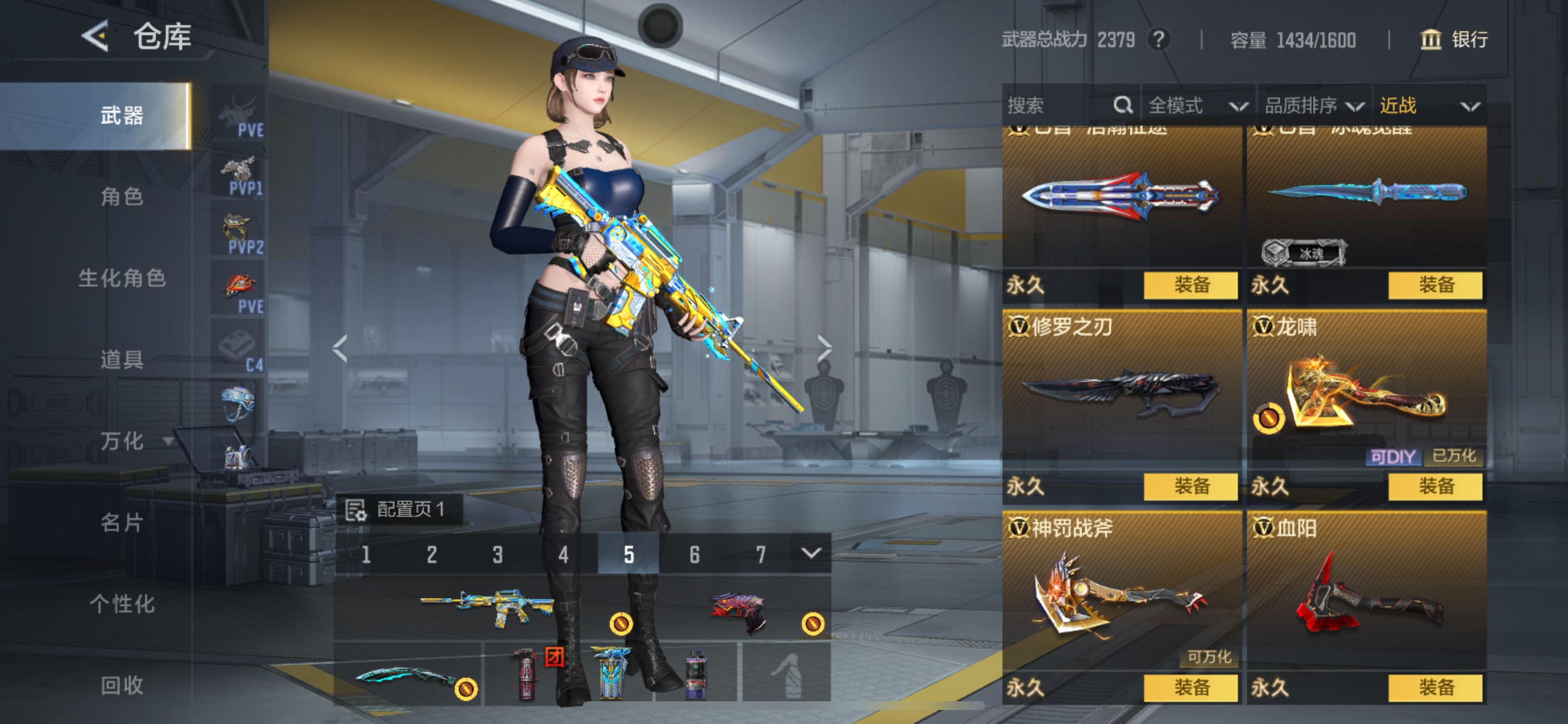Select the 名片 category

click(x=122, y=522)
